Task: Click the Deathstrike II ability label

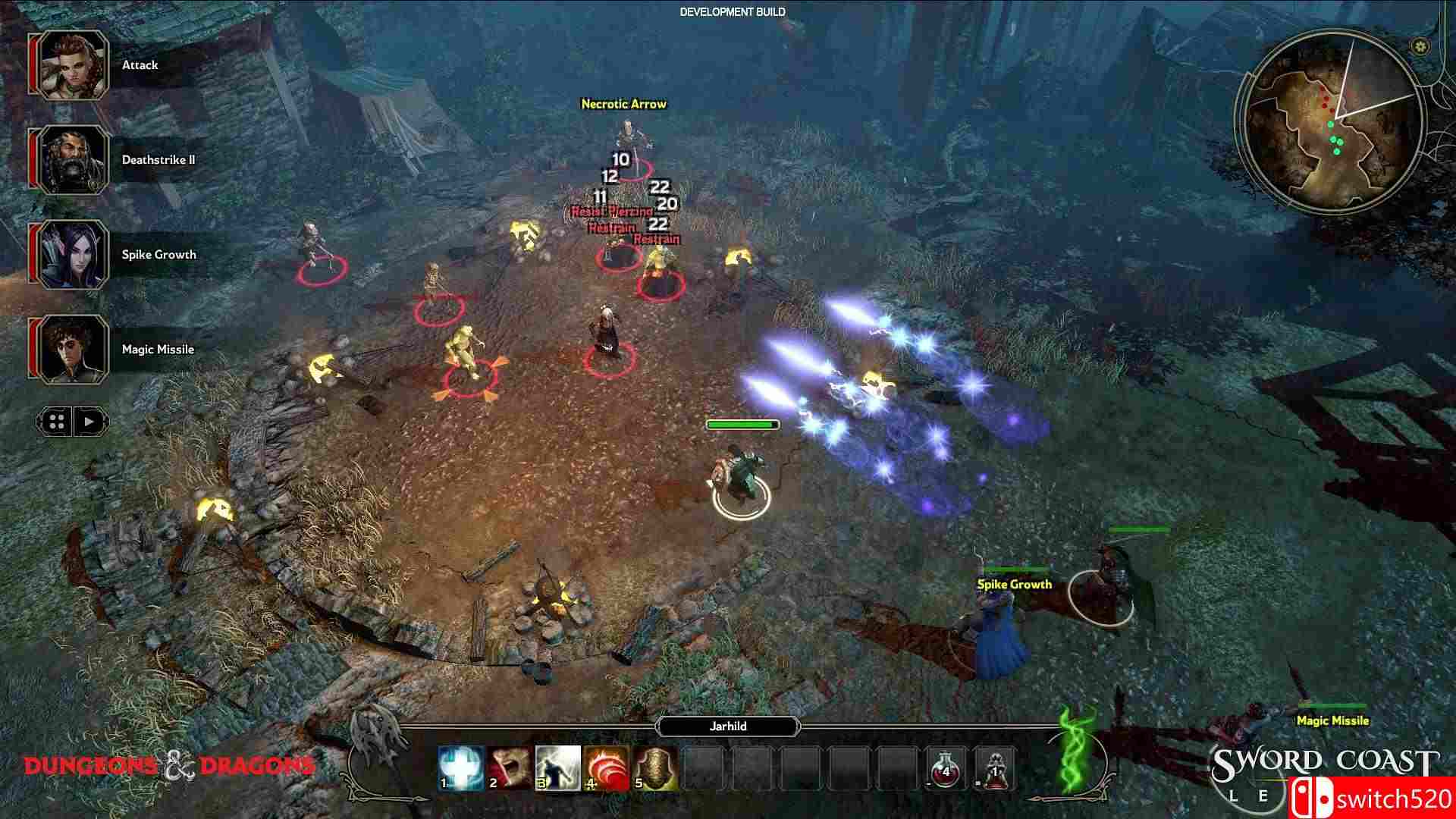Action: point(158,159)
